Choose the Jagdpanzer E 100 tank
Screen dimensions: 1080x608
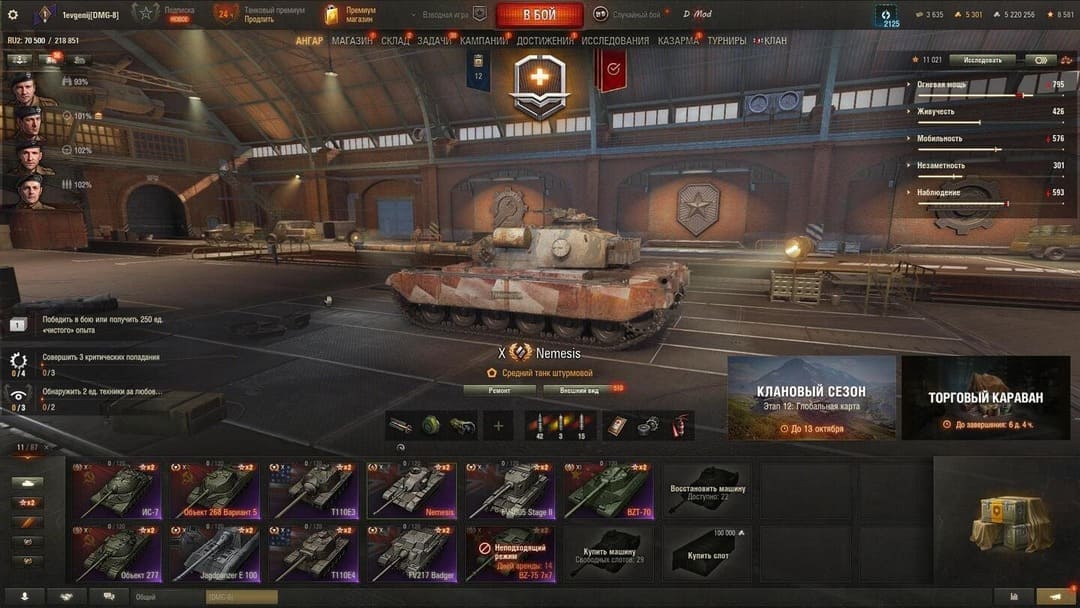click(214, 554)
